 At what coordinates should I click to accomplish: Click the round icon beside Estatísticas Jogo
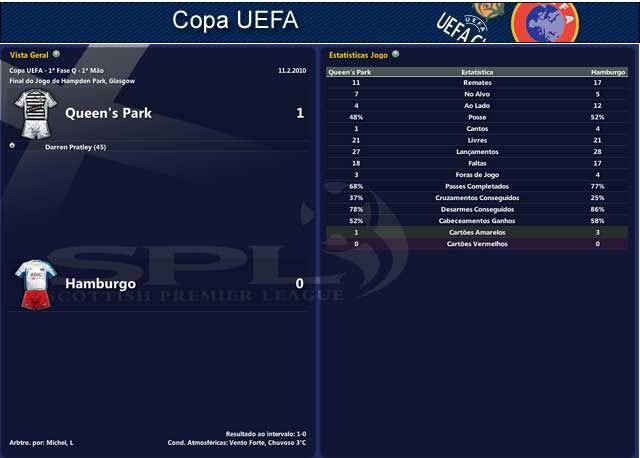[x=396, y=54]
